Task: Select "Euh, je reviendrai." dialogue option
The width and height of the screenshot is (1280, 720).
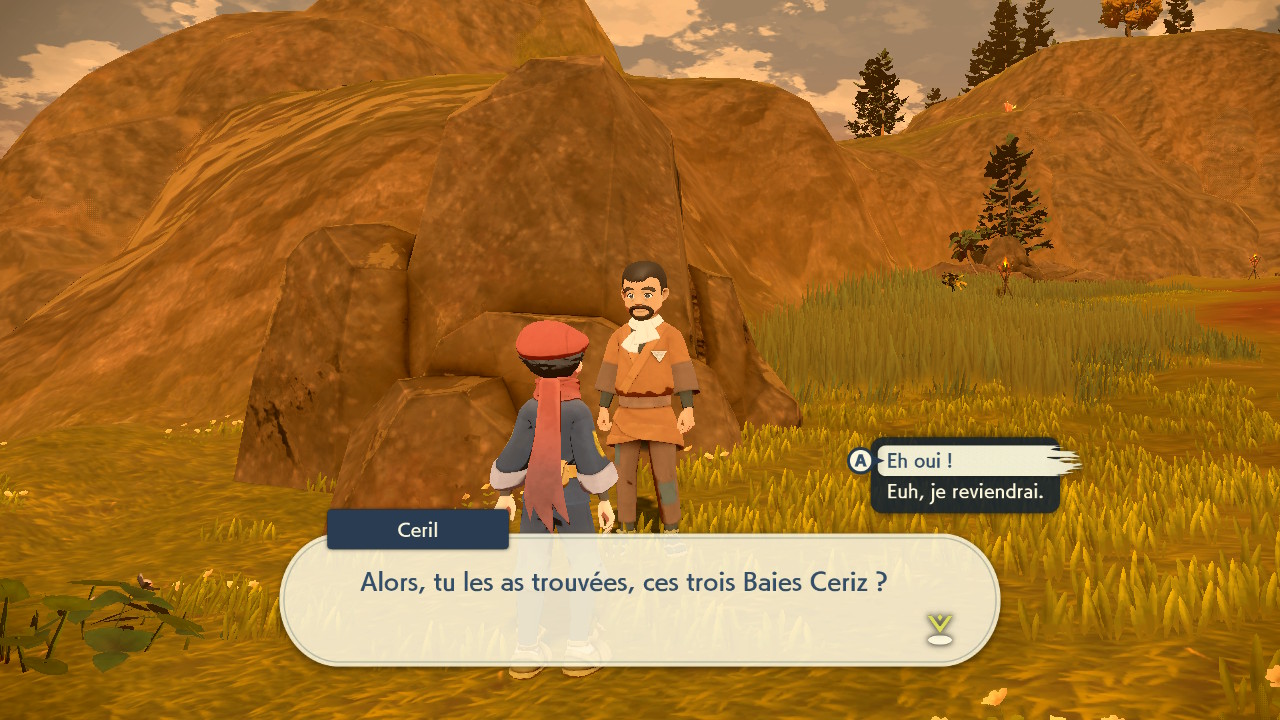Action: tap(964, 492)
